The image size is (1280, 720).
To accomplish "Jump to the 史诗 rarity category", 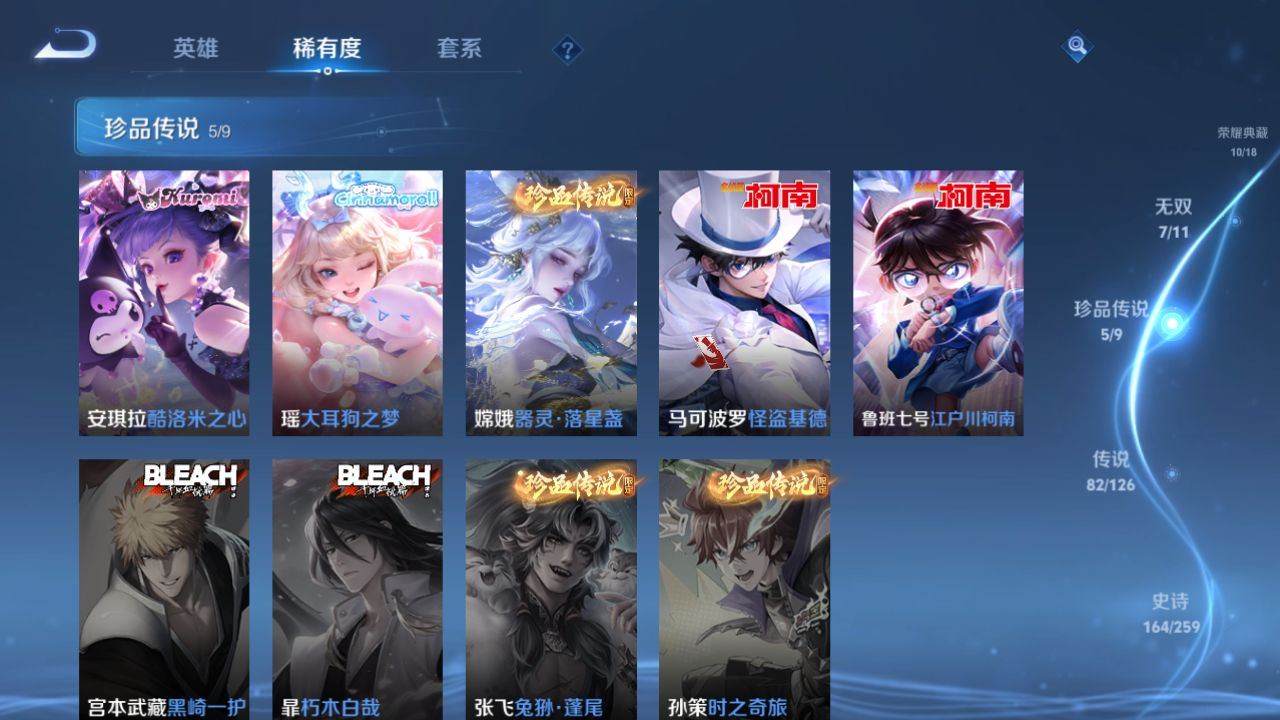I will click(1170, 612).
